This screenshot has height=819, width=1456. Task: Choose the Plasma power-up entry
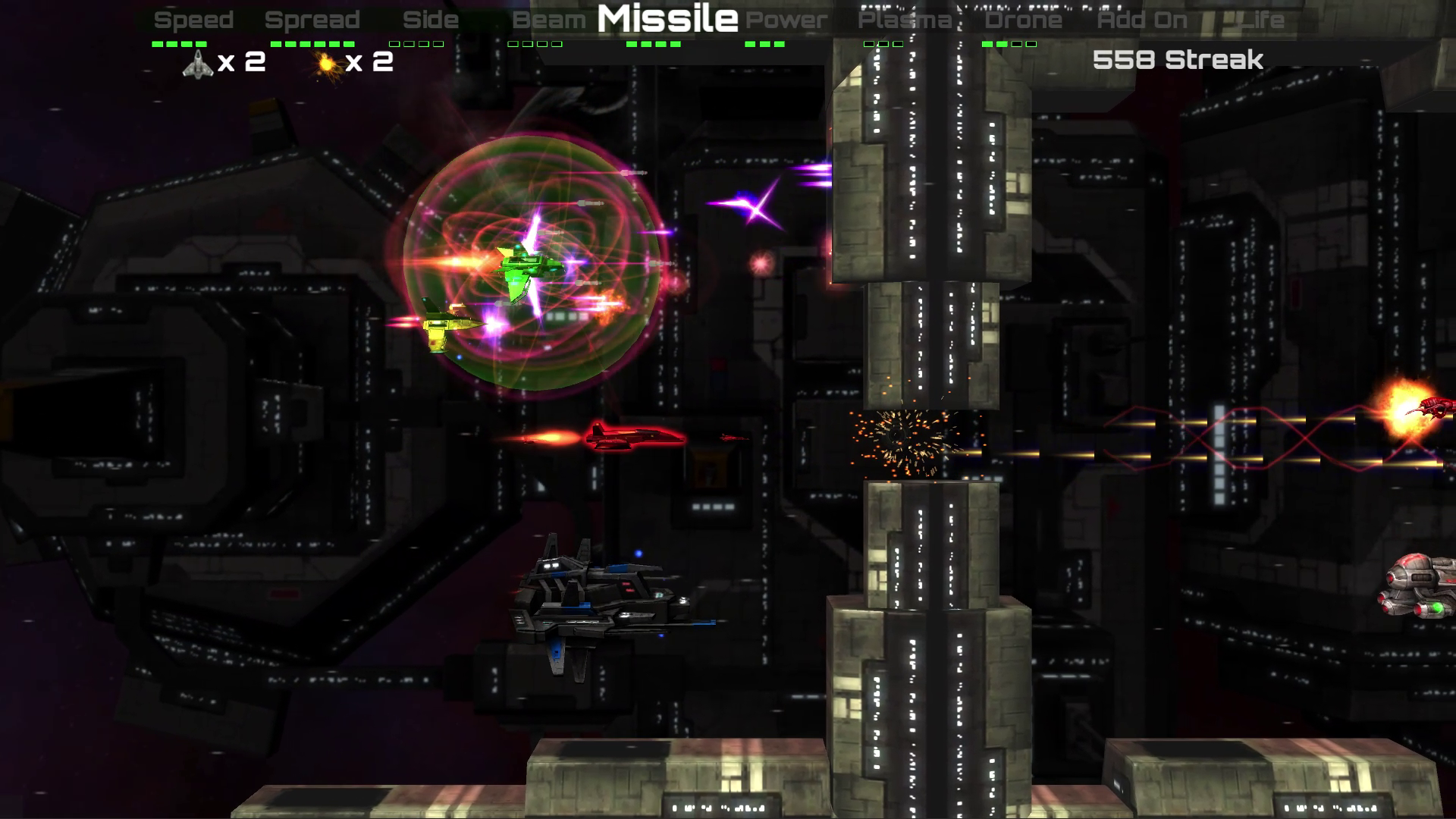(x=904, y=20)
